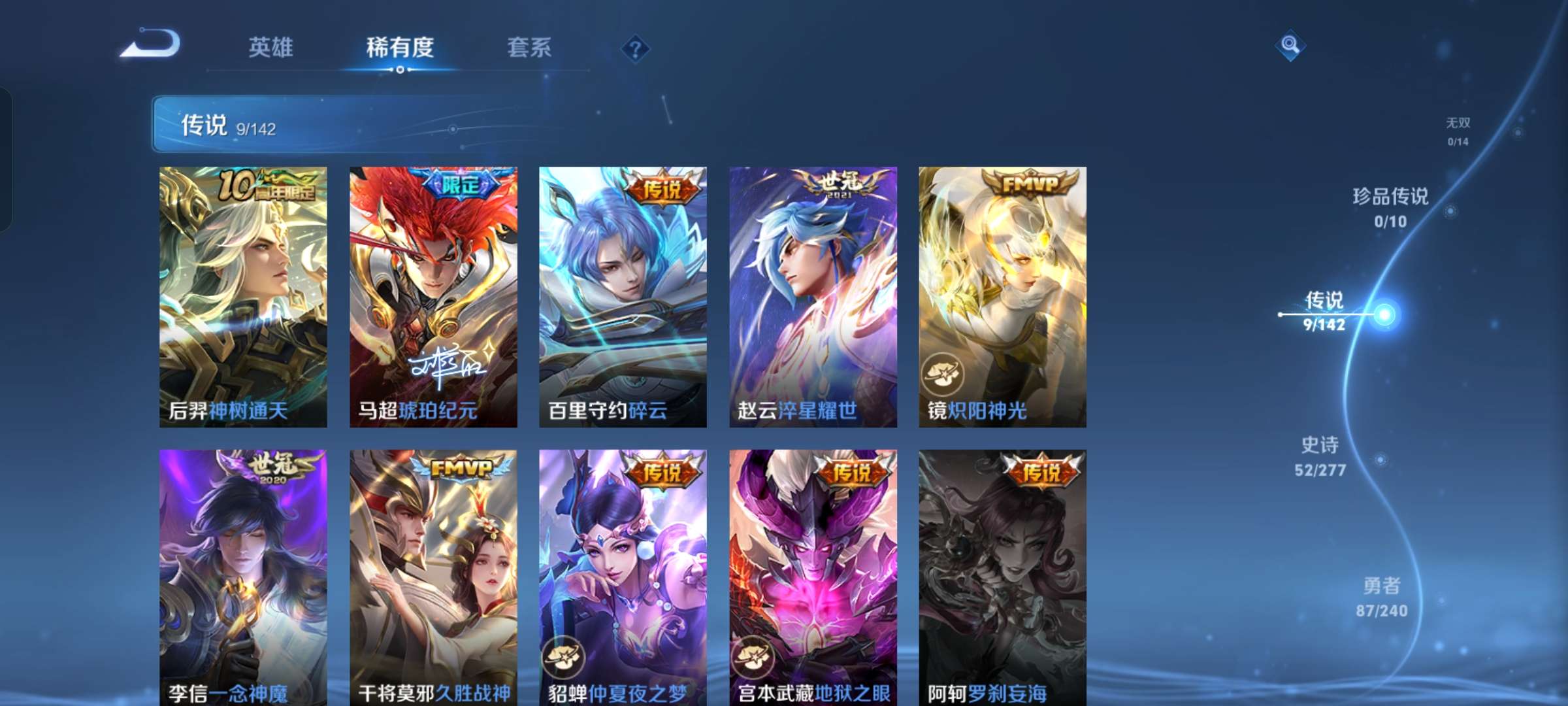The width and height of the screenshot is (1568, 706).
Task: Click the question mark help icon
Action: 639,46
